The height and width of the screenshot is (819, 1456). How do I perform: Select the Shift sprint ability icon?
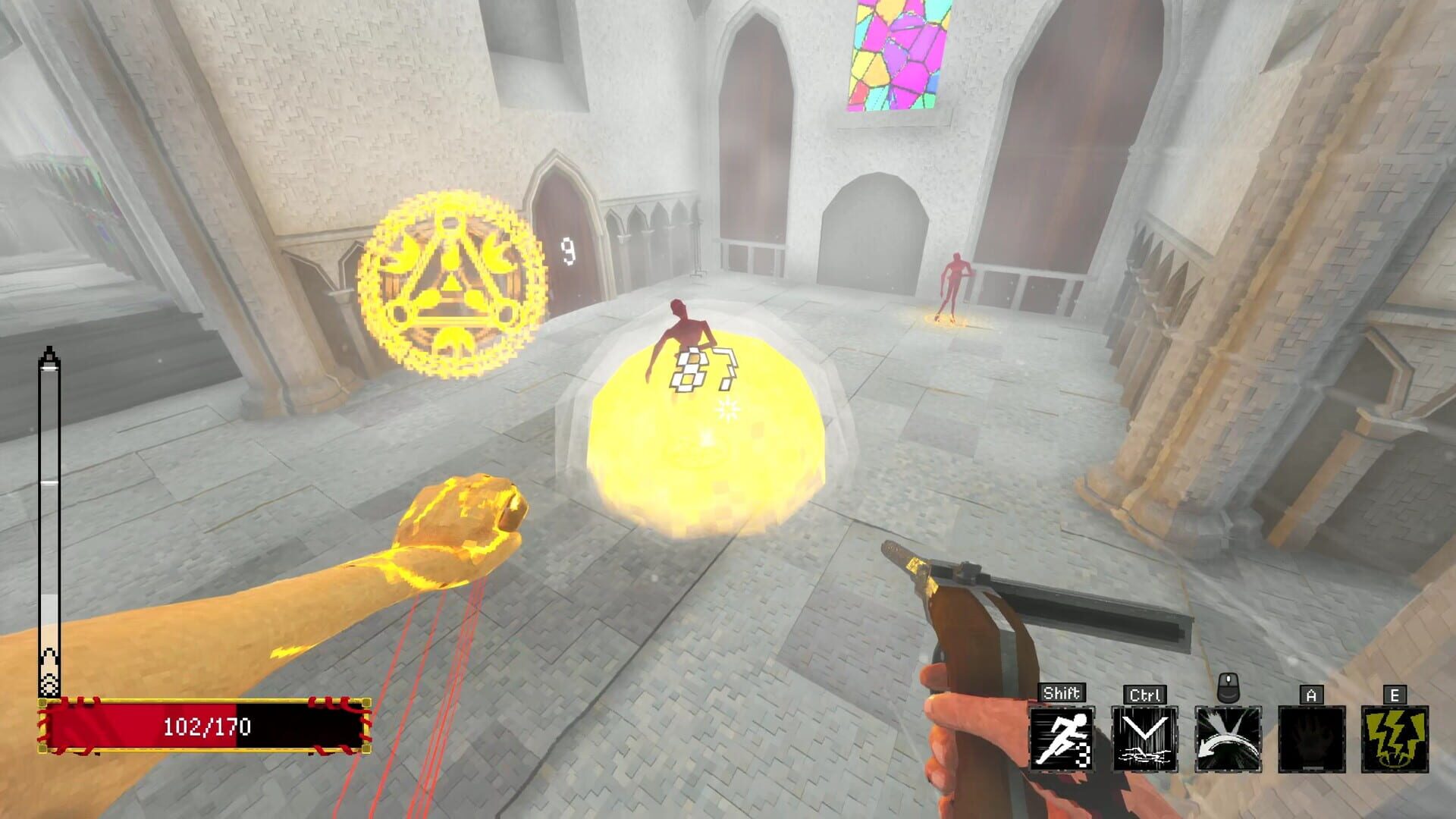[x=1062, y=739]
